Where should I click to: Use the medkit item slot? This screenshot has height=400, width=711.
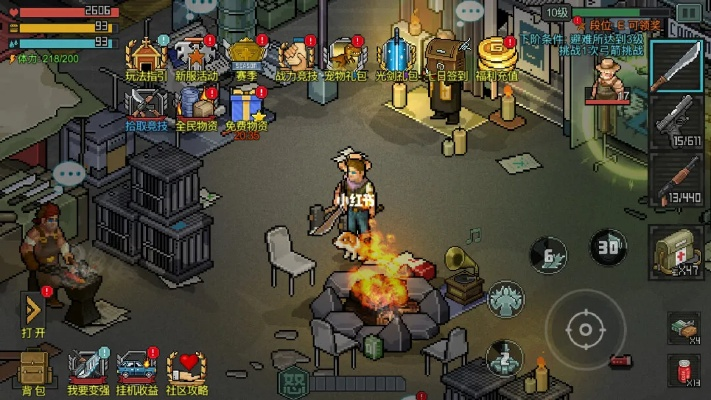pos(675,250)
